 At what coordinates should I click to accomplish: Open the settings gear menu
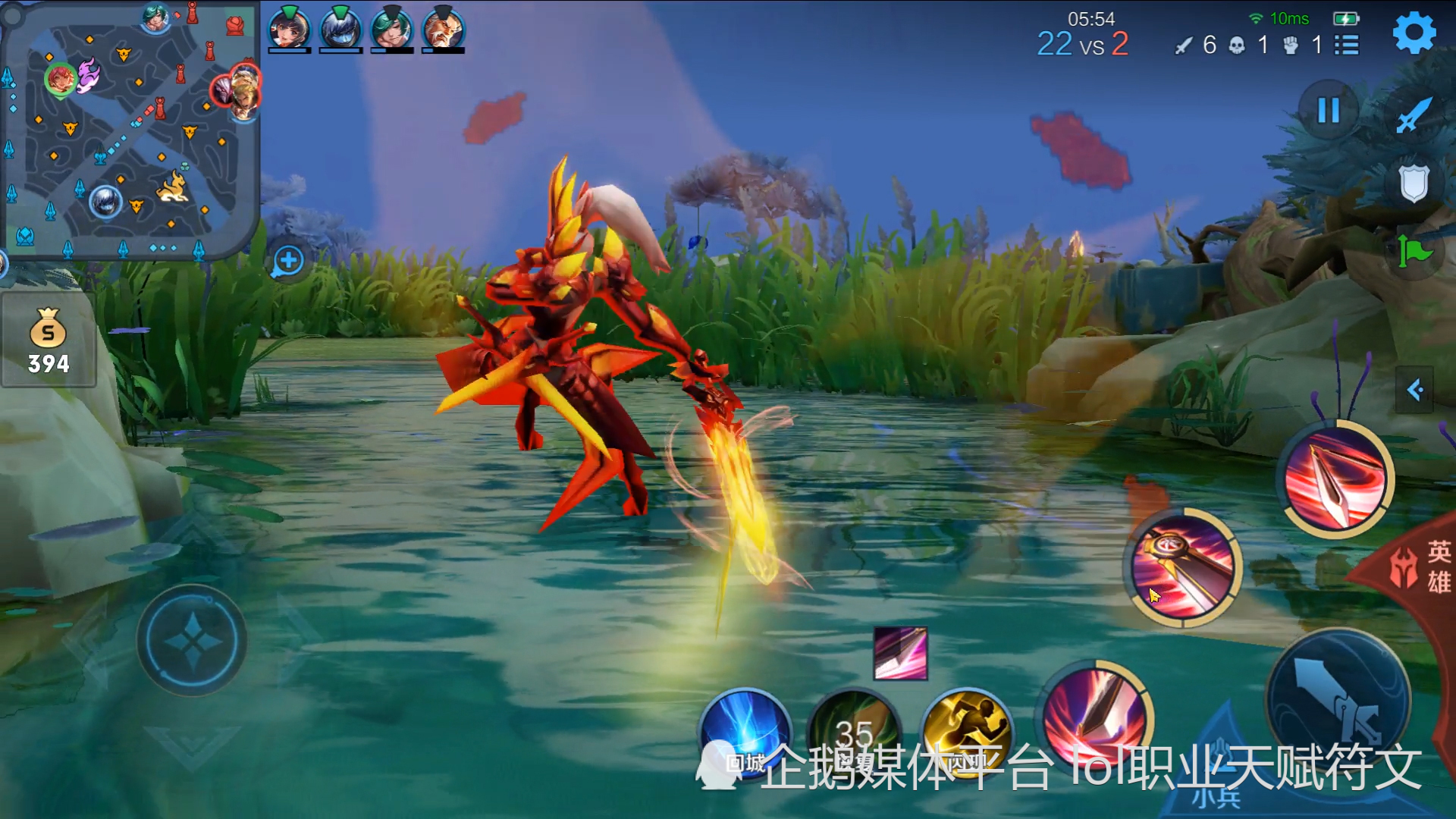[1414, 33]
